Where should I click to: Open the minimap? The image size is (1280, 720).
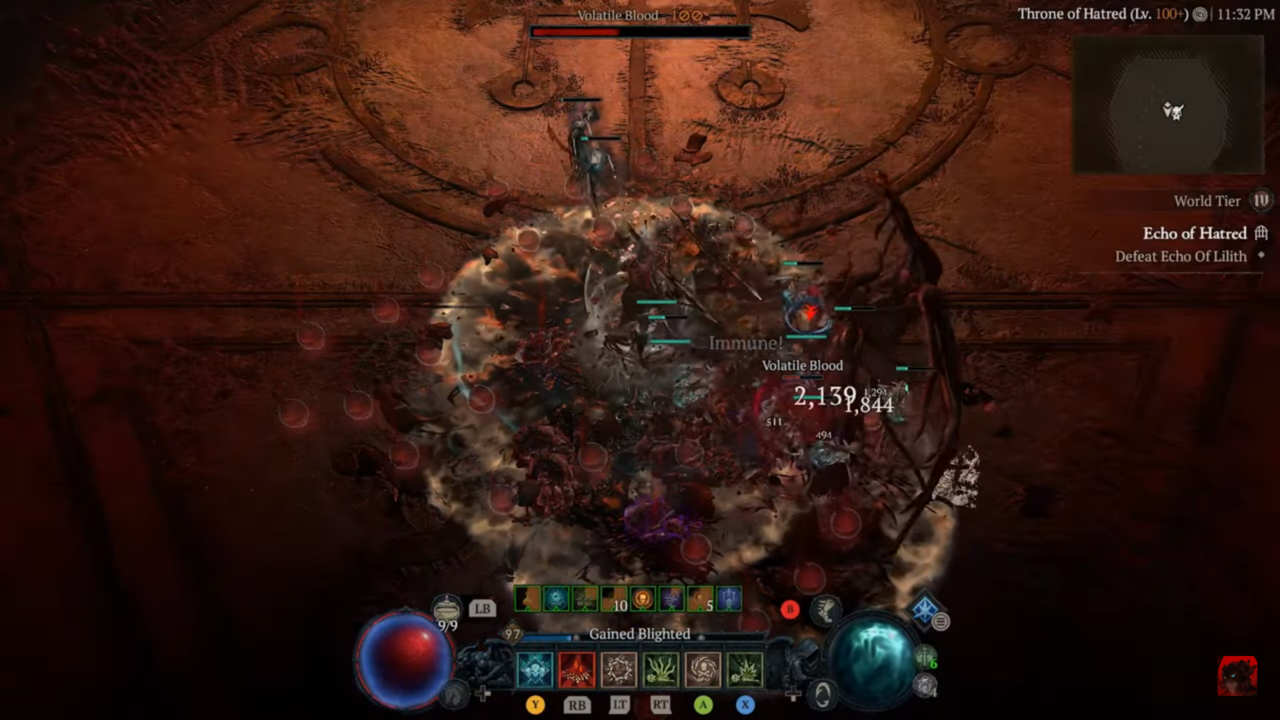tap(1168, 105)
